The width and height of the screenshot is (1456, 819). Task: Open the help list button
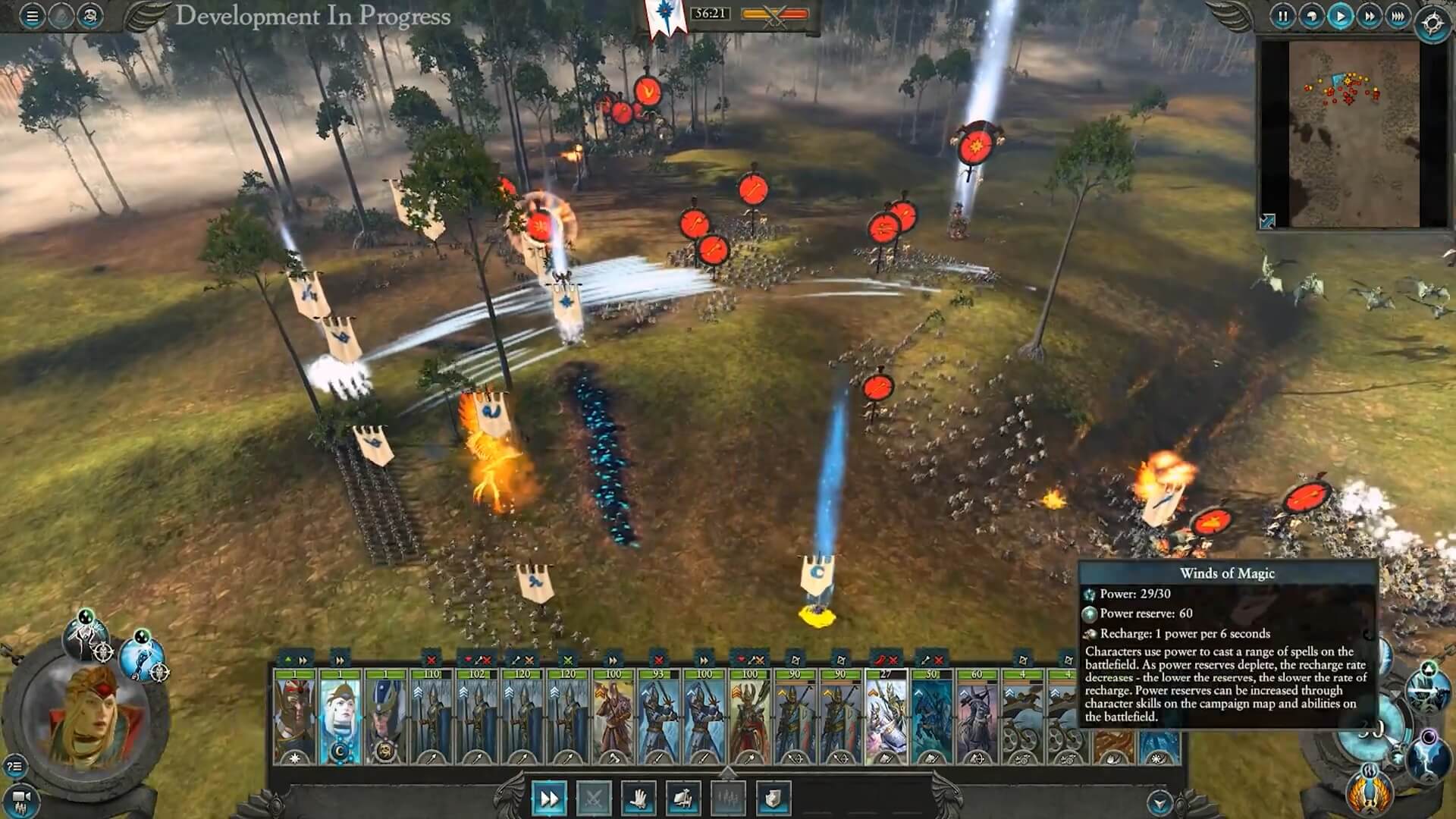(x=14, y=766)
